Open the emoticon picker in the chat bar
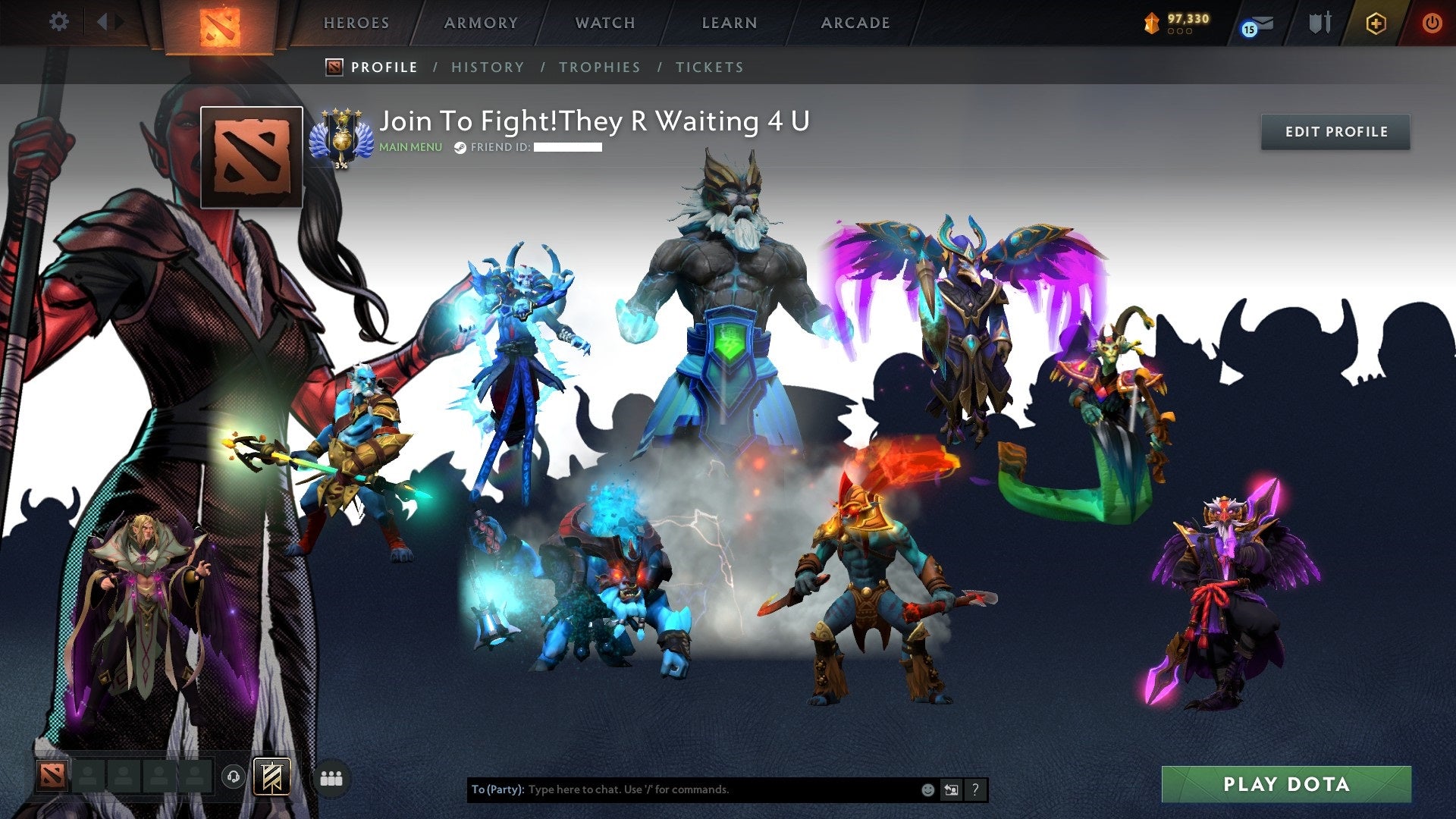The height and width of the screenshot is (819, 1456). (x=927, y=789)
